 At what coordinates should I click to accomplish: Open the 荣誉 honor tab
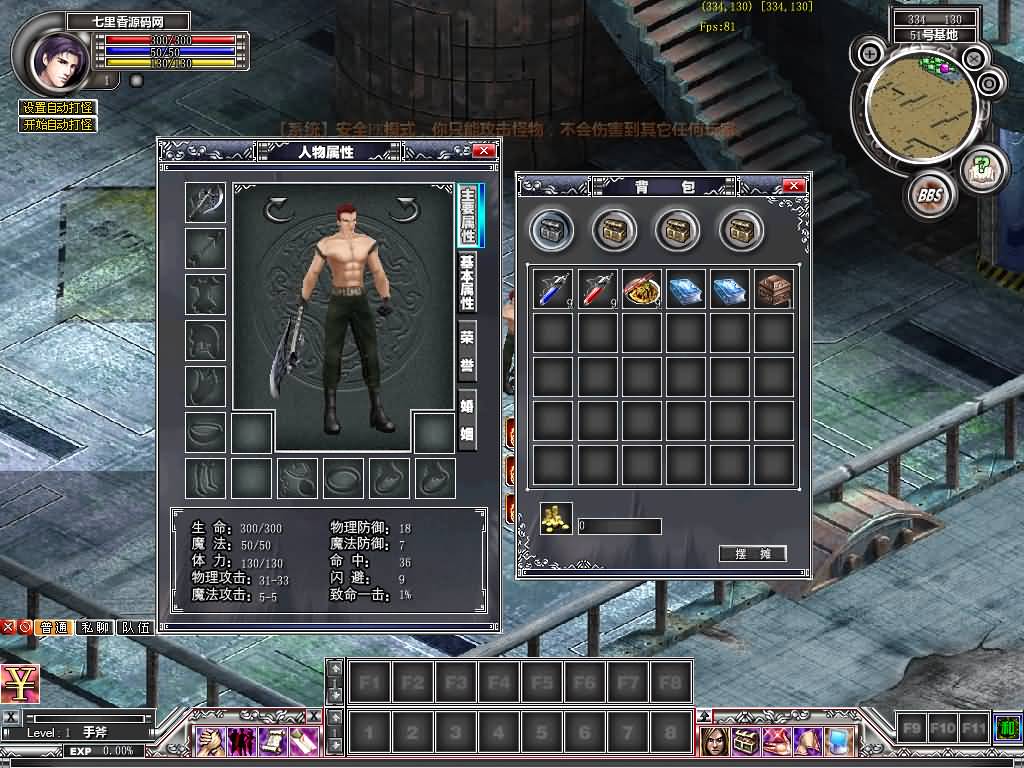coord(466,351)
